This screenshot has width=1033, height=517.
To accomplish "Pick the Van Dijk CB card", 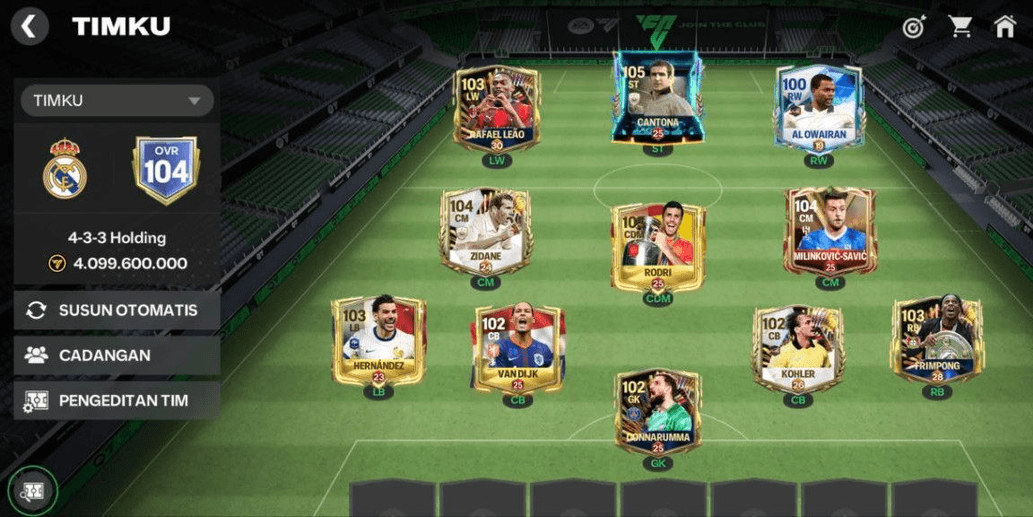I will (517, 349).
